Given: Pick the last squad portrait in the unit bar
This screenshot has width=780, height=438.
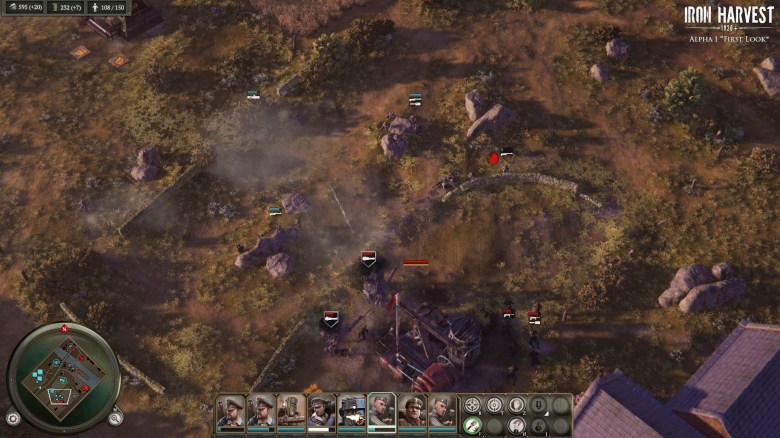Looking at the screenshot, I should click(442, 411).
